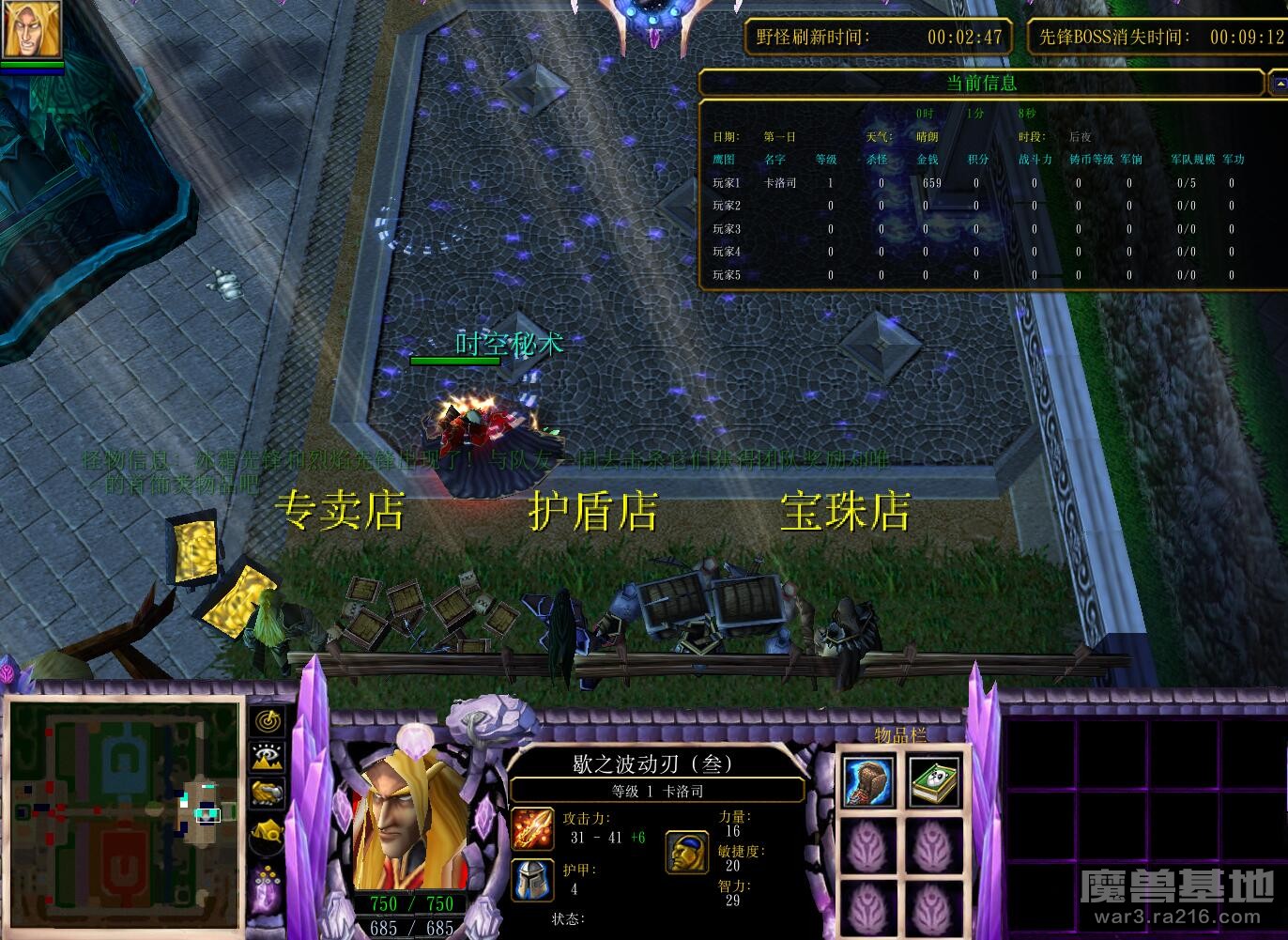Inspect the helmet armor icon
1288x940 pixels.
pos(531,879)
